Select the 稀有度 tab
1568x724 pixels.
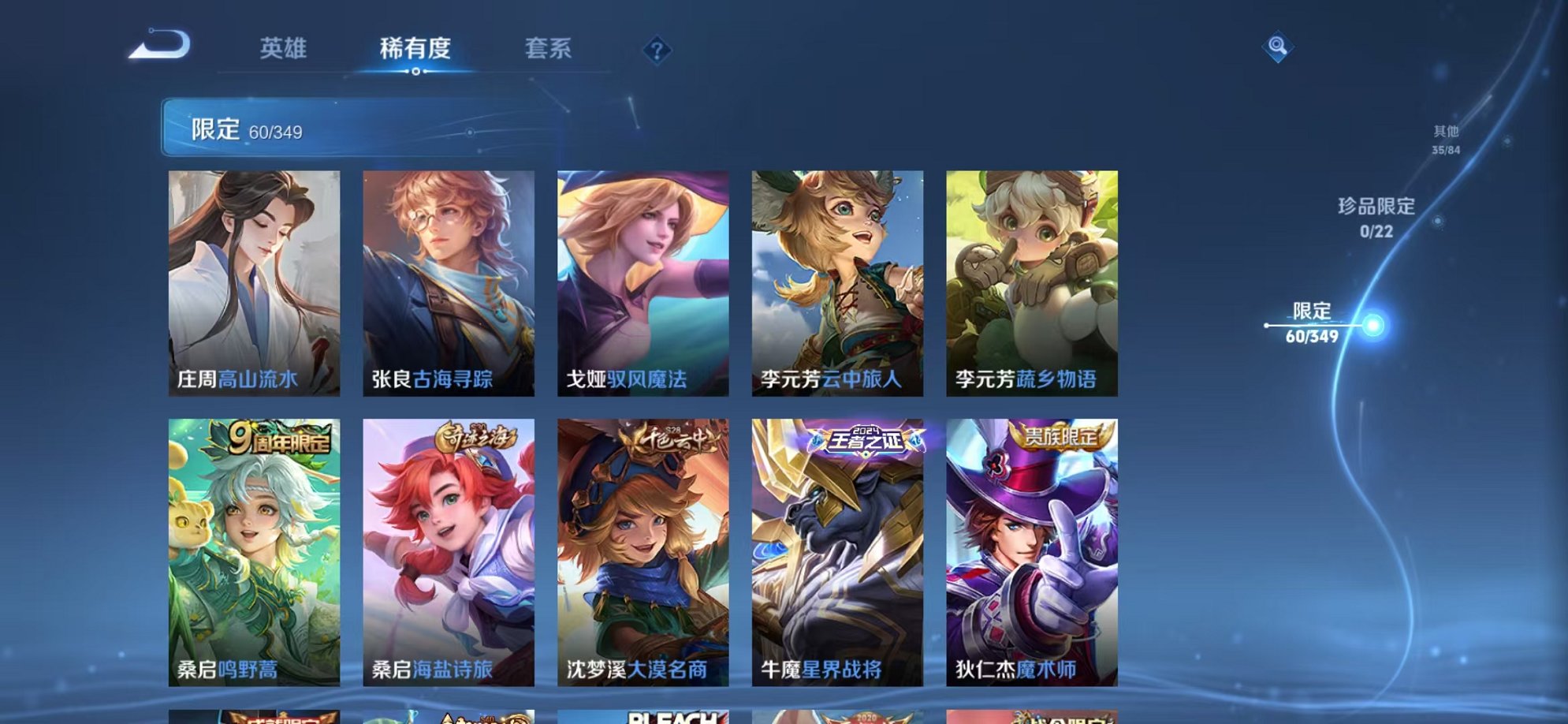415,49
